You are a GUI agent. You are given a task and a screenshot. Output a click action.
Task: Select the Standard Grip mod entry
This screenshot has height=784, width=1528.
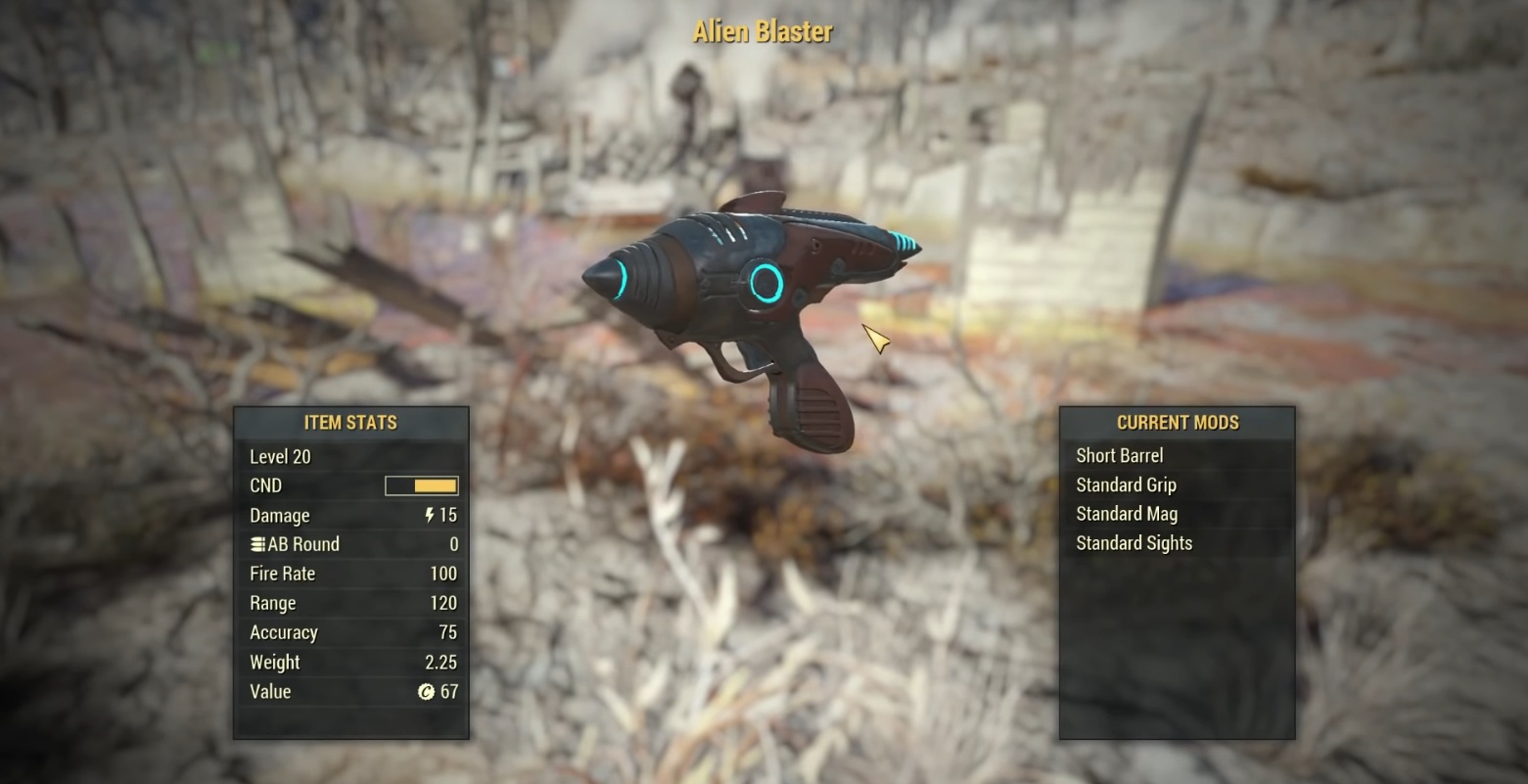coord(1125,484)
